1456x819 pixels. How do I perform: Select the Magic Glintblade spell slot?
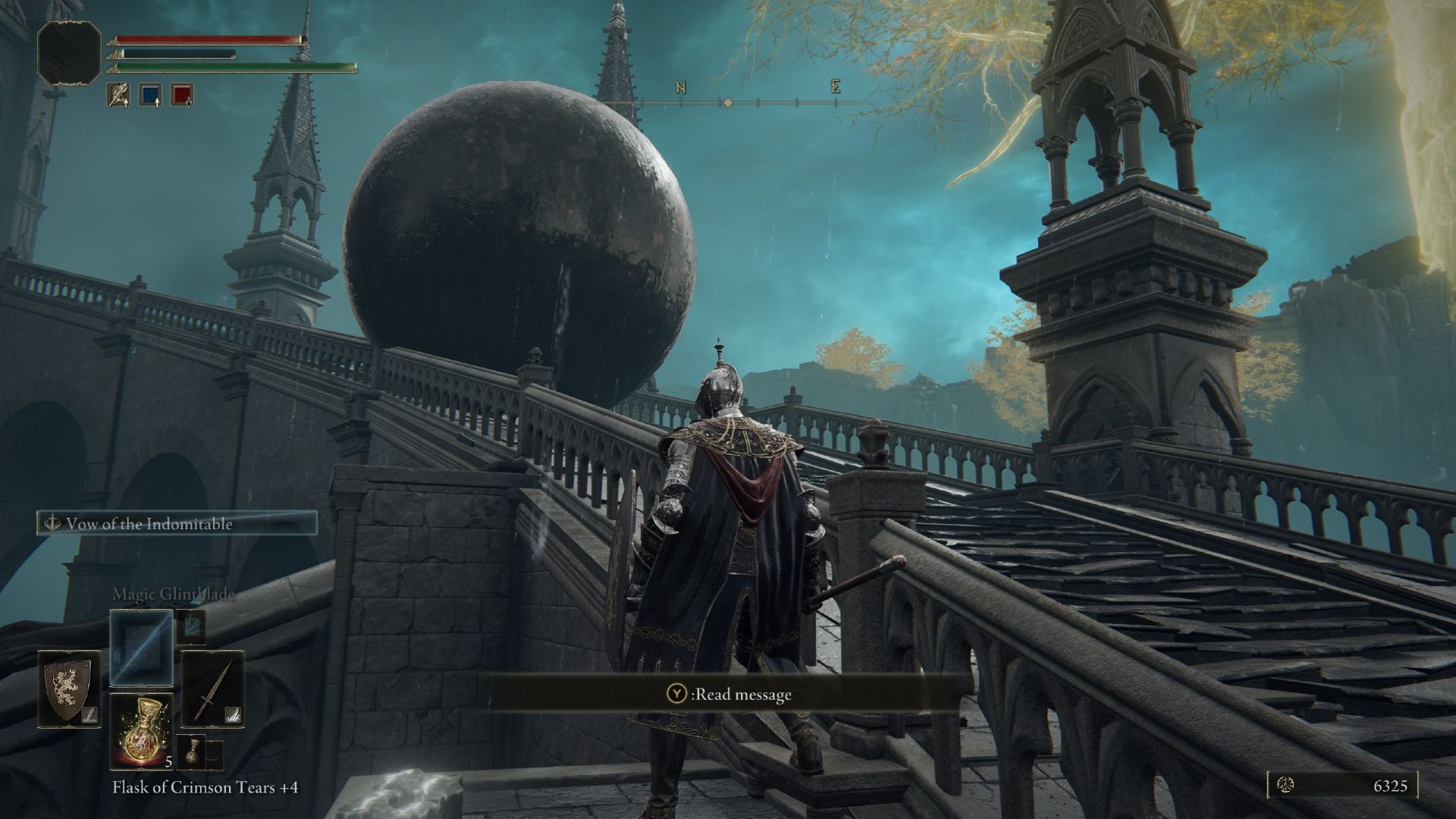click(142, 647)
